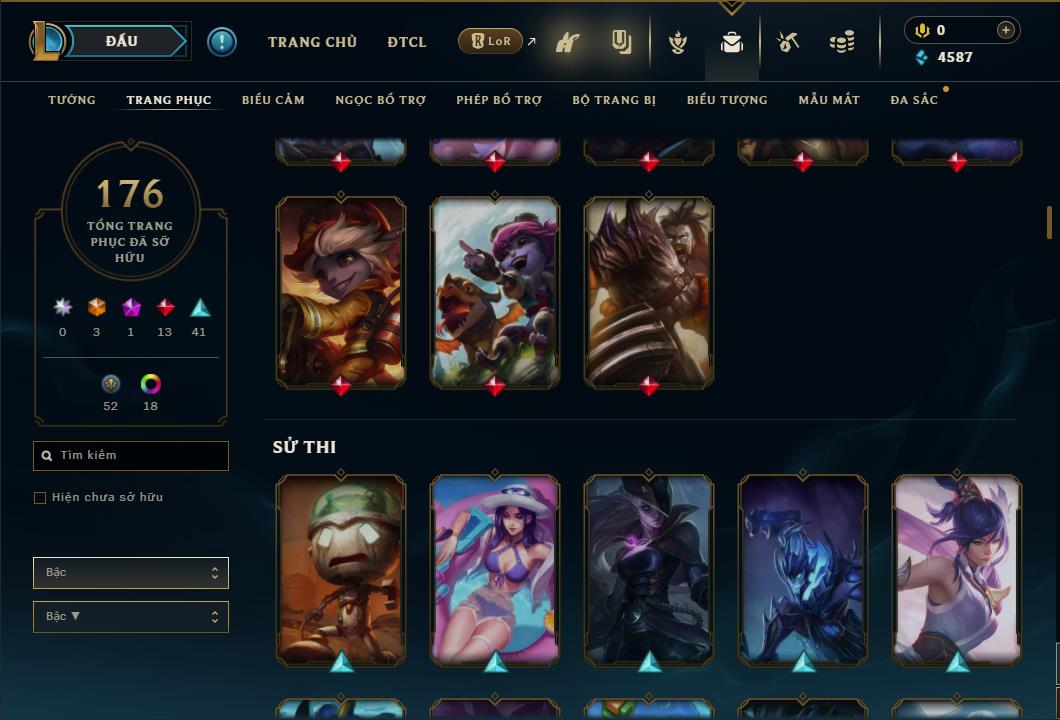
Task: Open the TRANG CHỦ home page
Action: (312, 42)
